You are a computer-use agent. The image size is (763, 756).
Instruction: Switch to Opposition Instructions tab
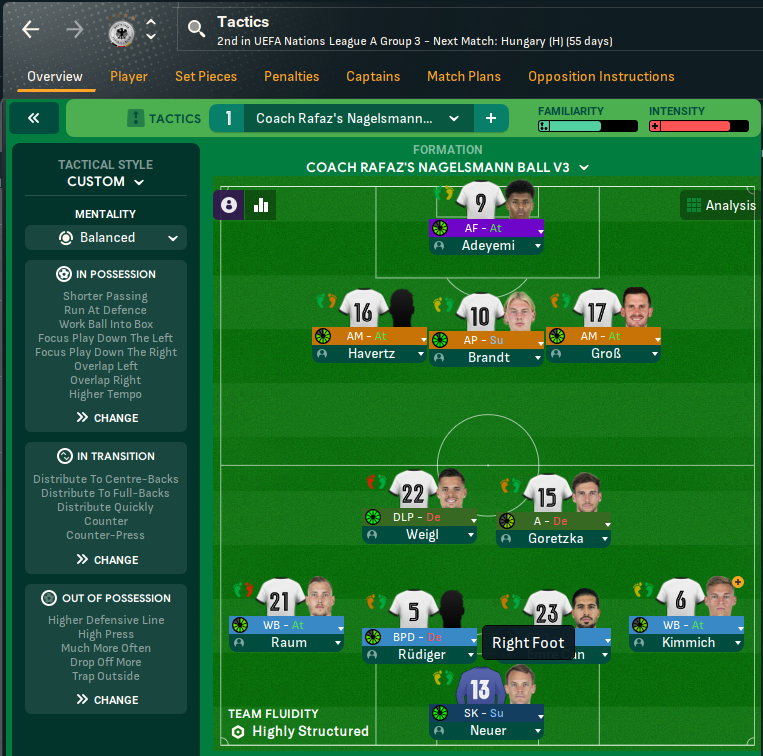[x=601, y=76]
